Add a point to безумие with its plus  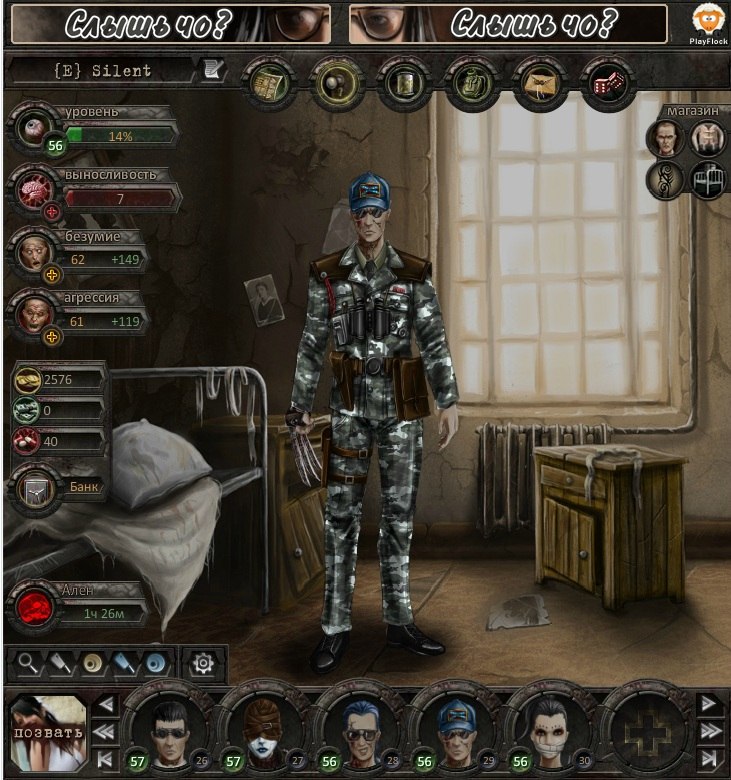[x=52, y=274]
